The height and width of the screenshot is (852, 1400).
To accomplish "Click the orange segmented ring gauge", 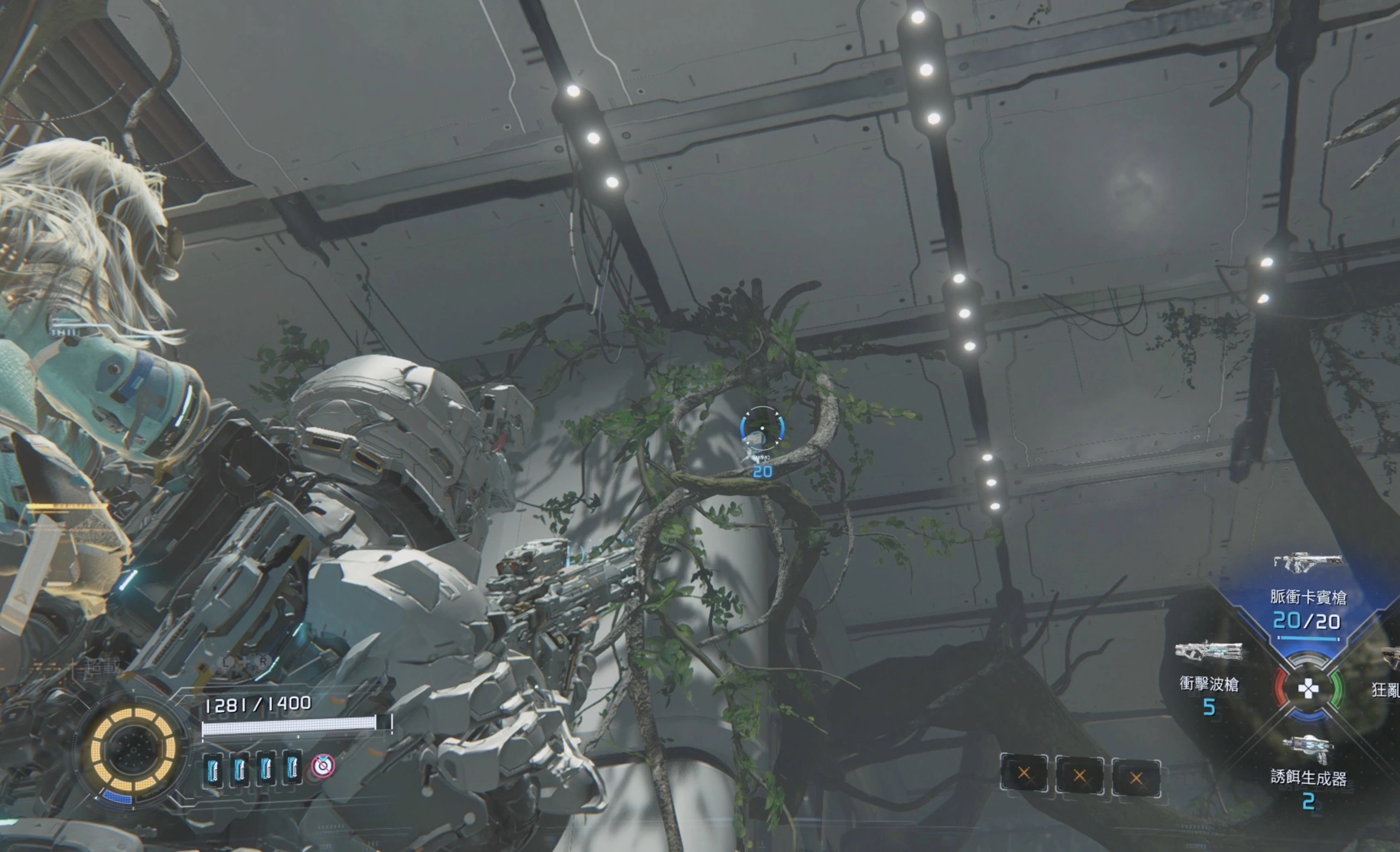I will pos(133,750).
